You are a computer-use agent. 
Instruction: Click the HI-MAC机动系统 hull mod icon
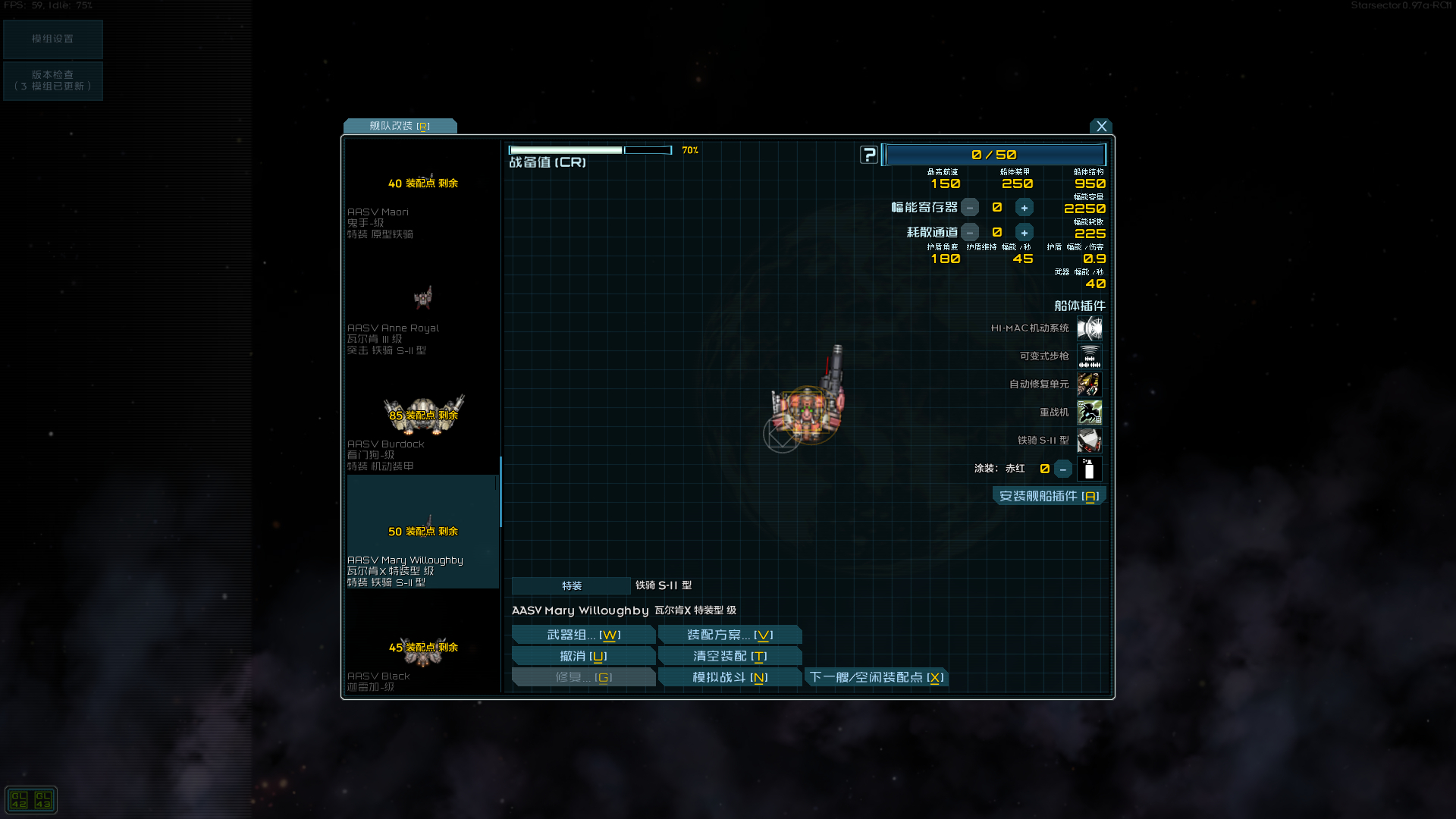coord(1090,328)
